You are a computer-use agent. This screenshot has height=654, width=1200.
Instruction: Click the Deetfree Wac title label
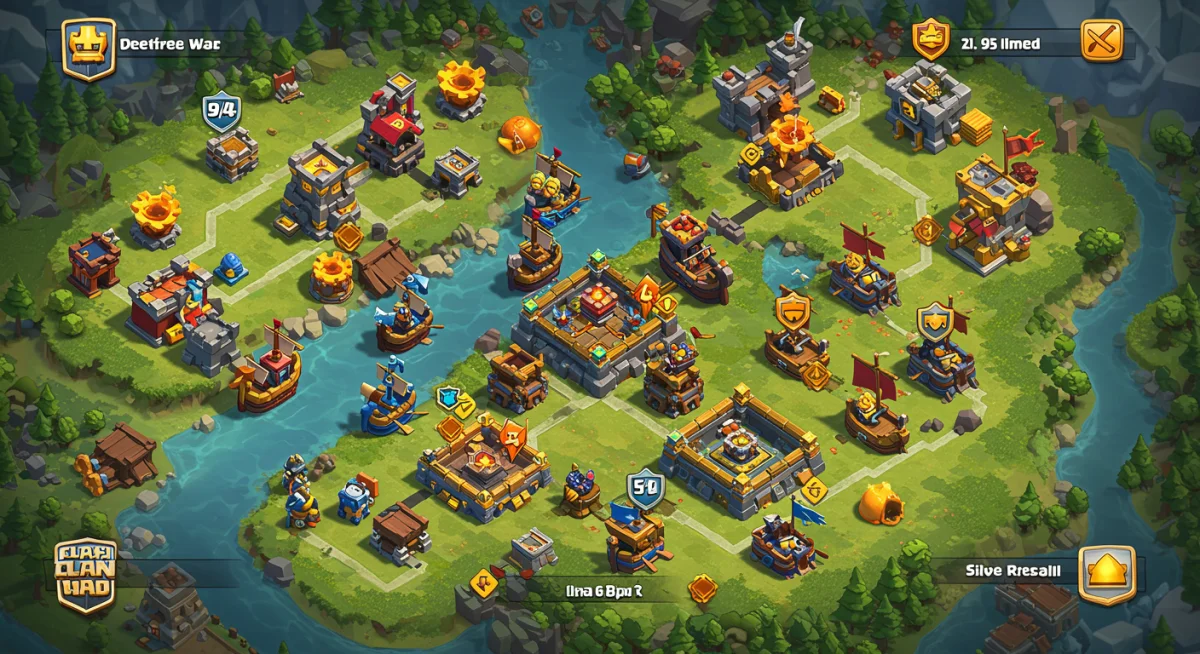170,44
